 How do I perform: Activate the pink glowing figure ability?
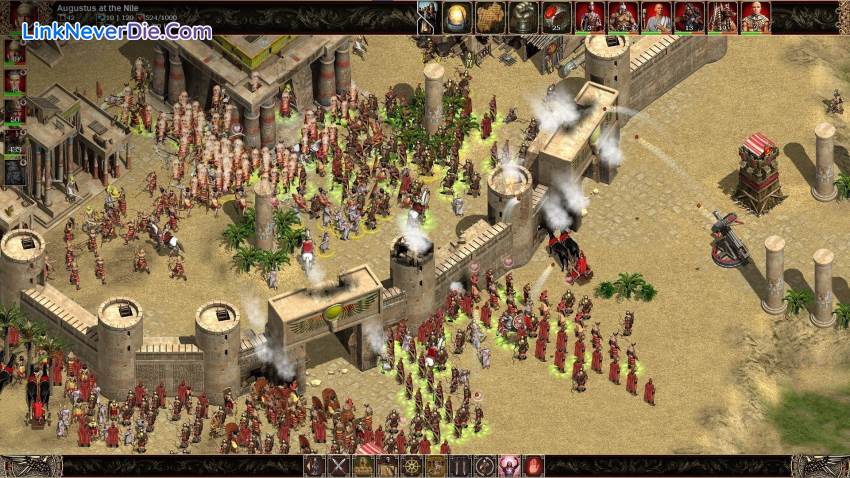pos(509,466)
